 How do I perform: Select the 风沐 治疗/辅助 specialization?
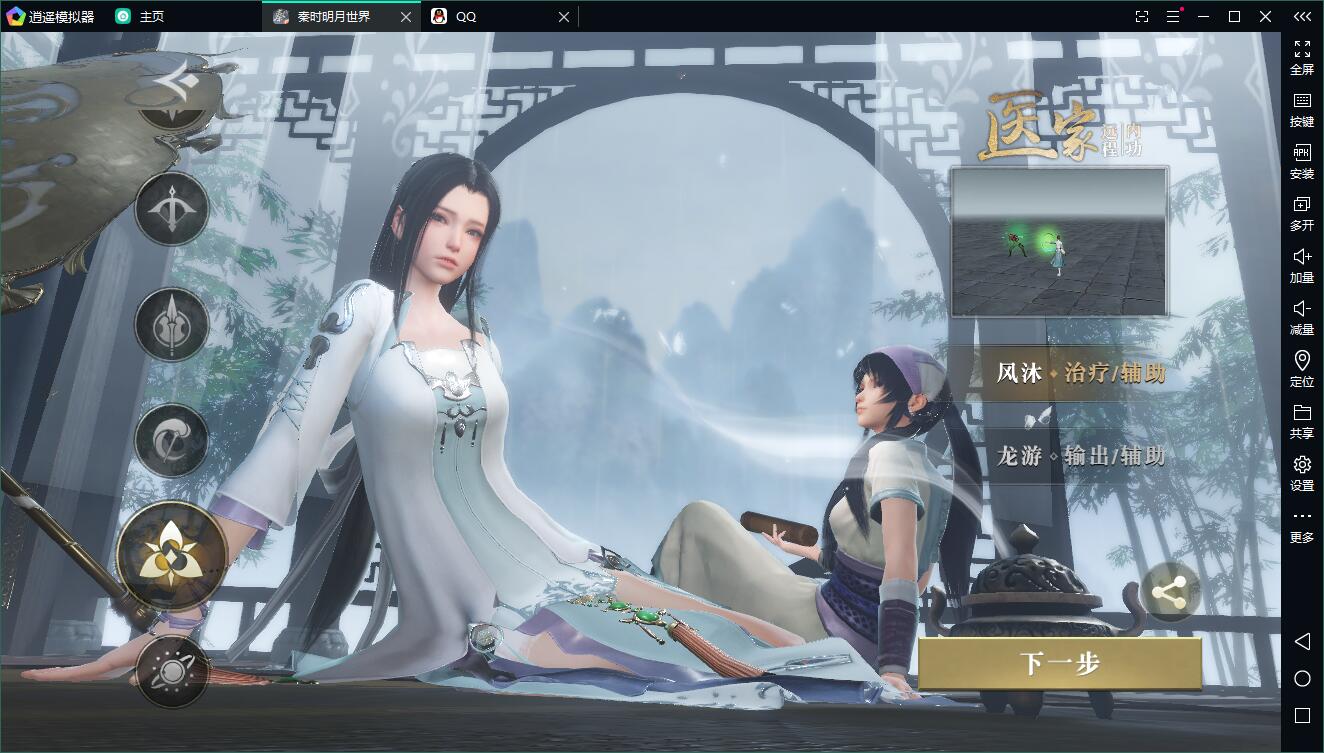[x=1080, y=374]
